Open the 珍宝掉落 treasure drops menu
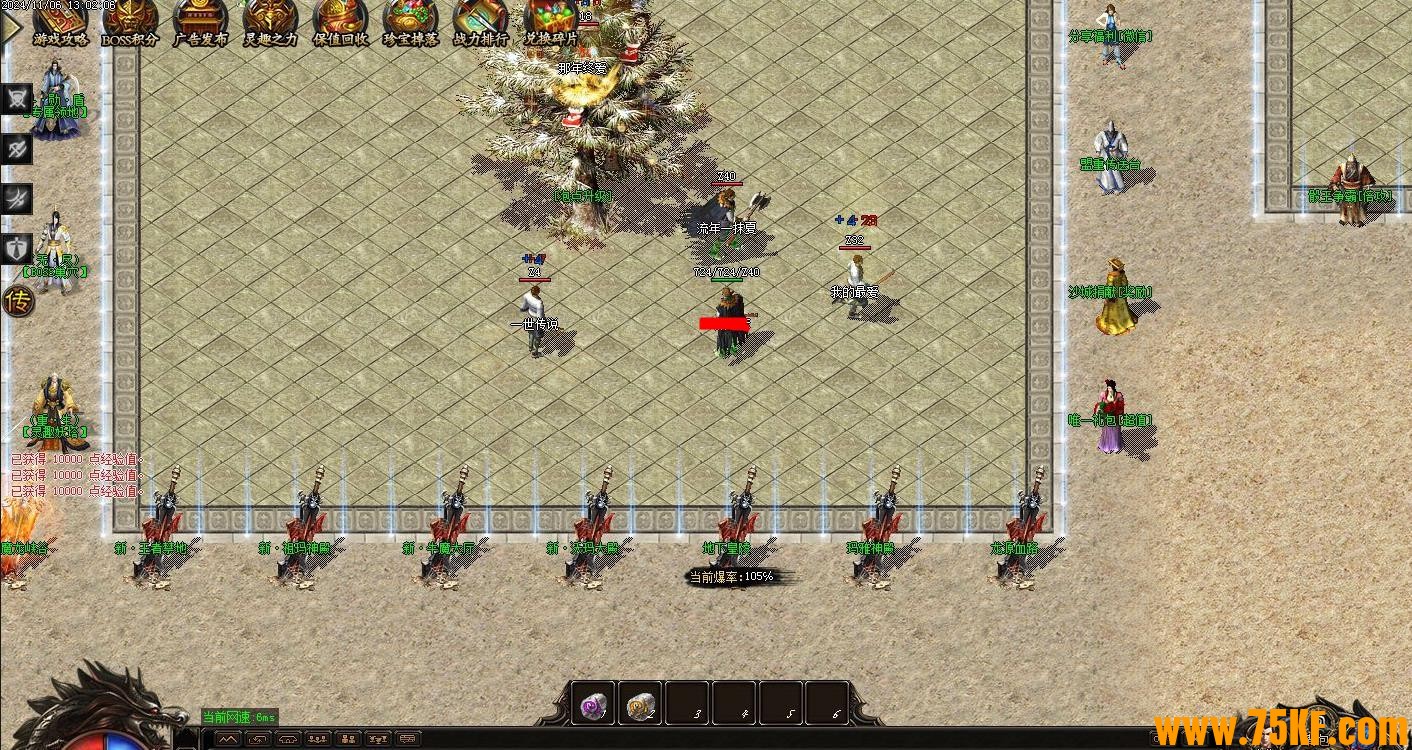1412x750 pixels. click(x=410, y=24)
